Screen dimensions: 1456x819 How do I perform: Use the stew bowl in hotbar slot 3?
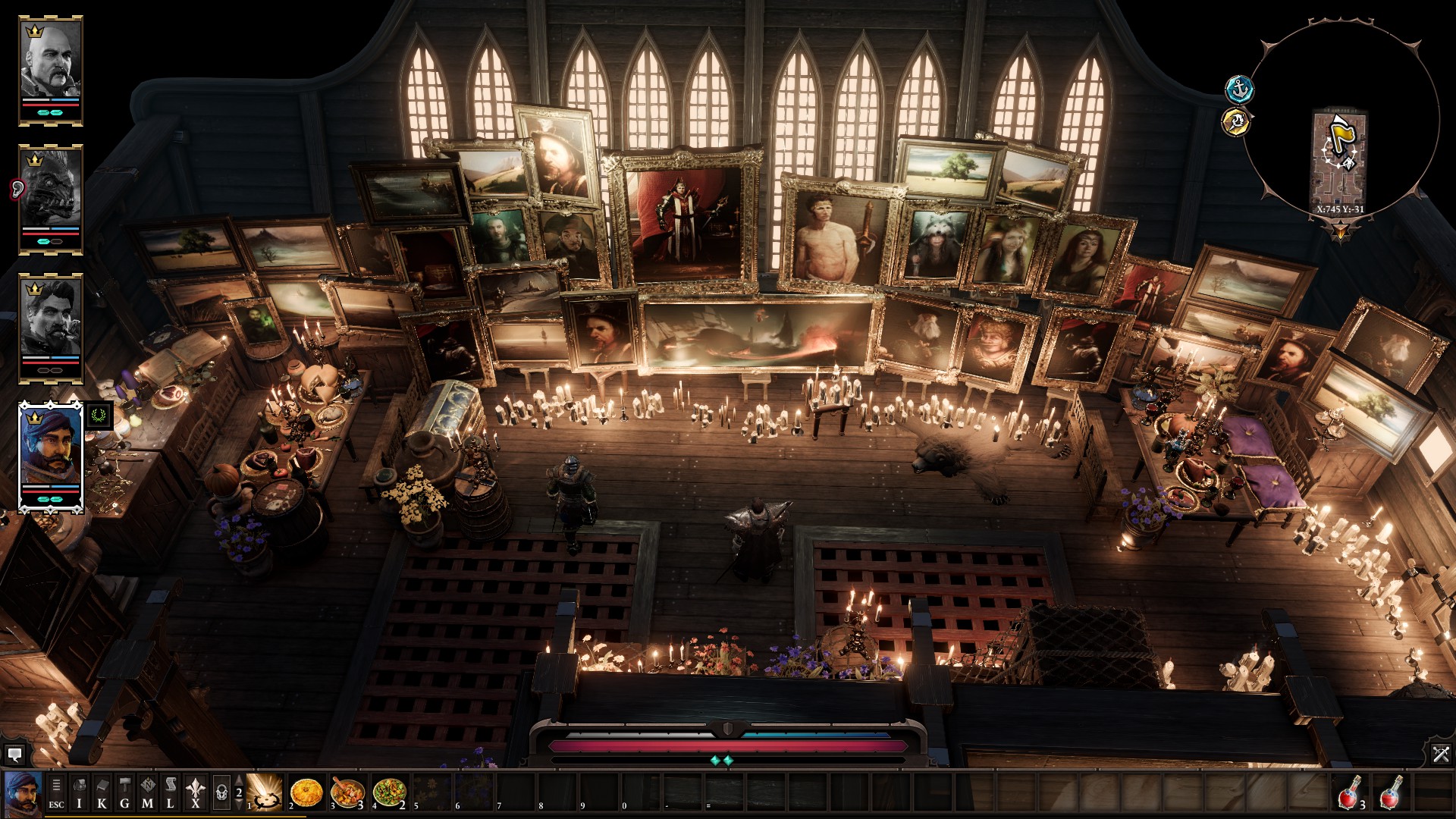[348, 793]
